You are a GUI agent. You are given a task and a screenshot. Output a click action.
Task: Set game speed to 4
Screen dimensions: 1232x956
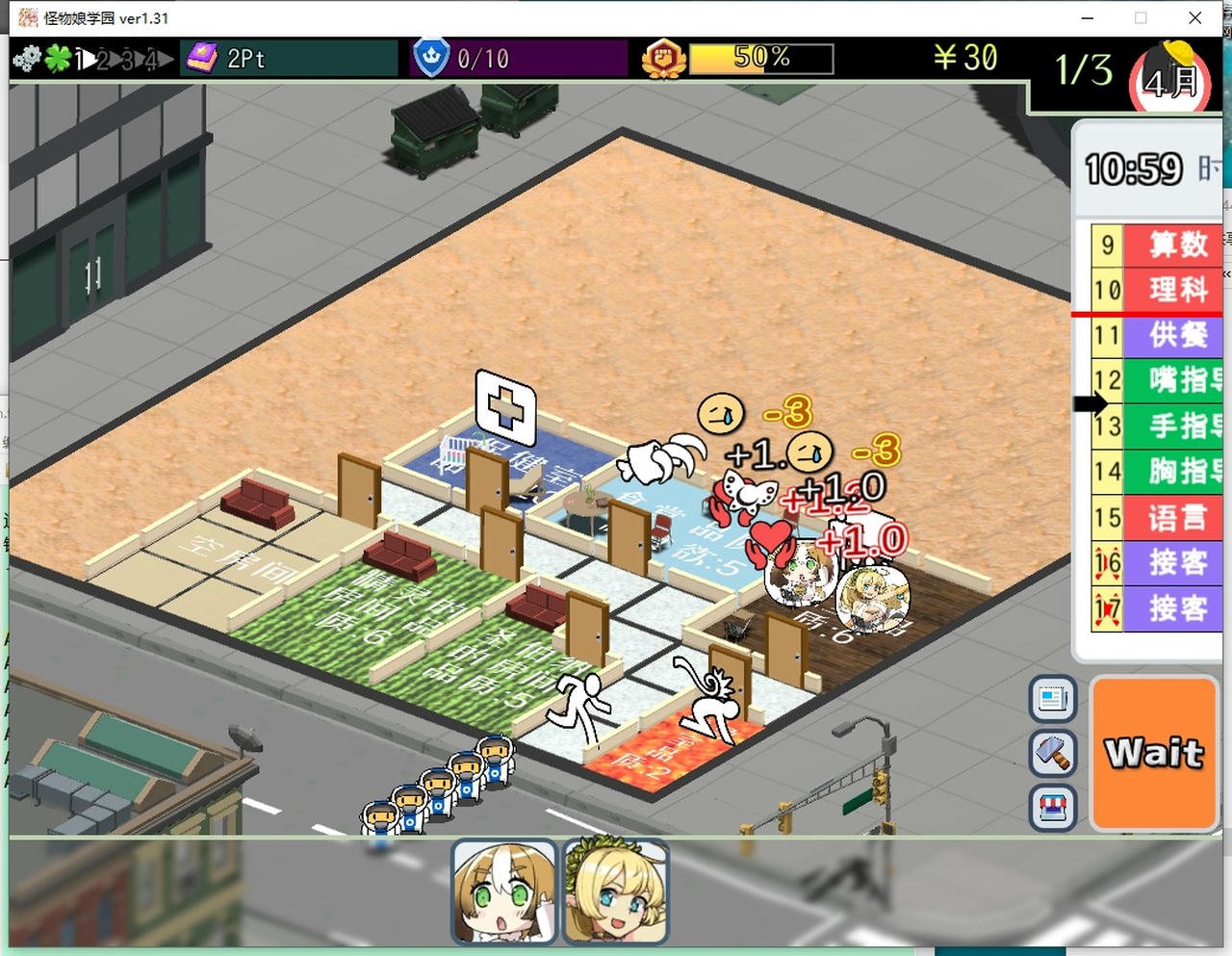click(x=152, y=60)
